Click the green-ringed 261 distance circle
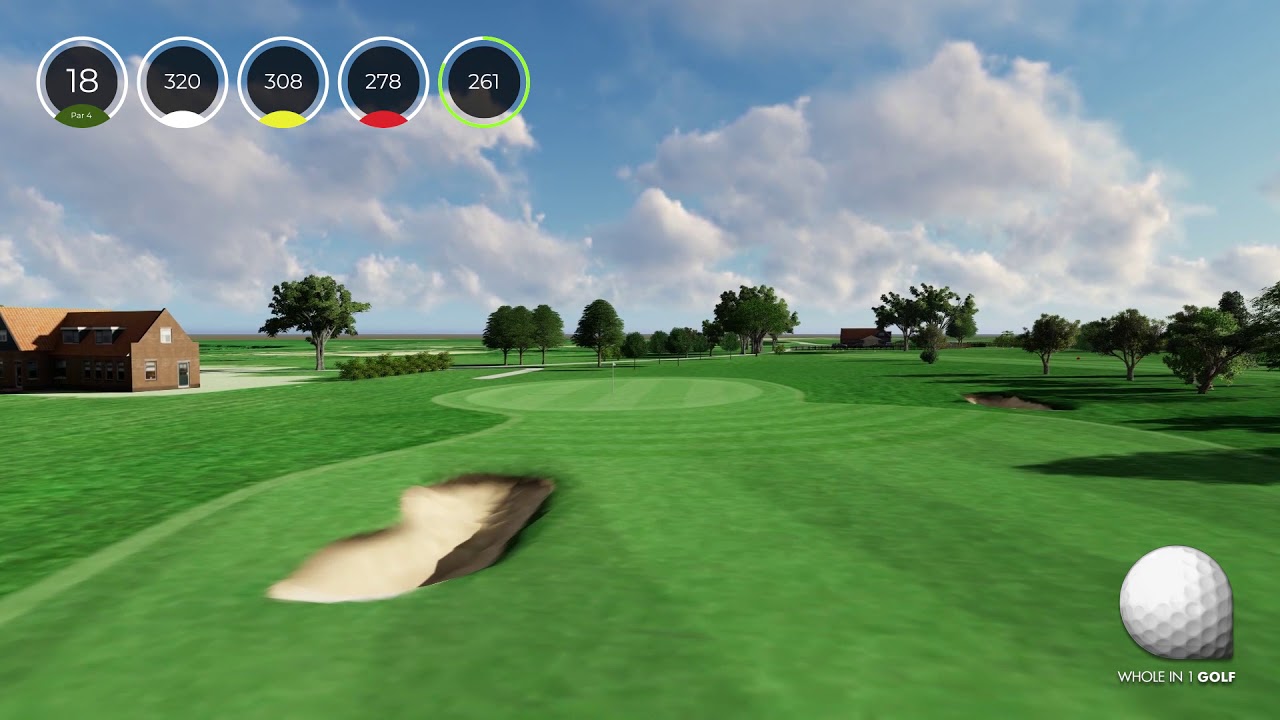1280x720 pixels. tap(484, 82)
